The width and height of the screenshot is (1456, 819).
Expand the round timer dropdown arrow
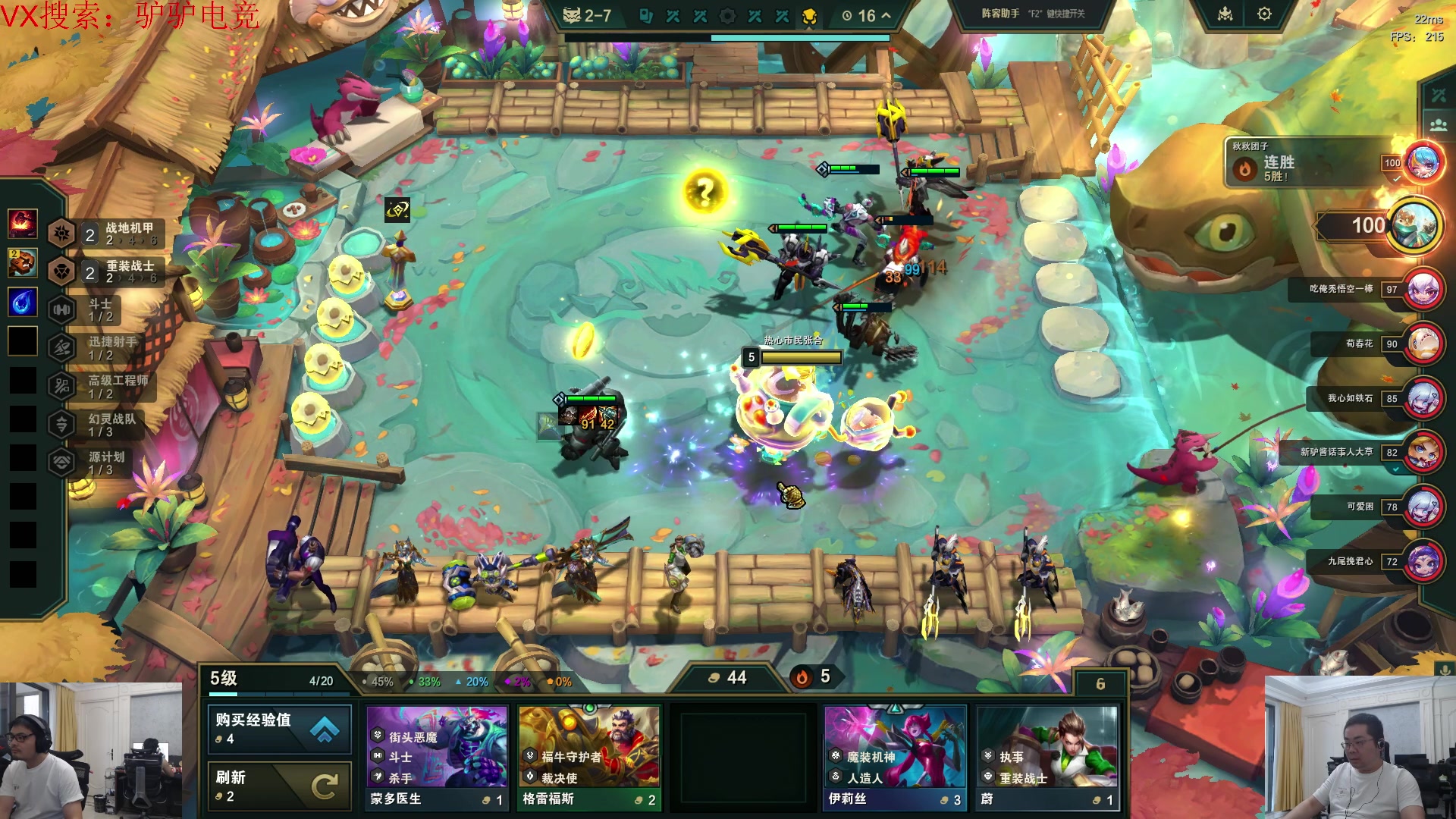point(886,15)
